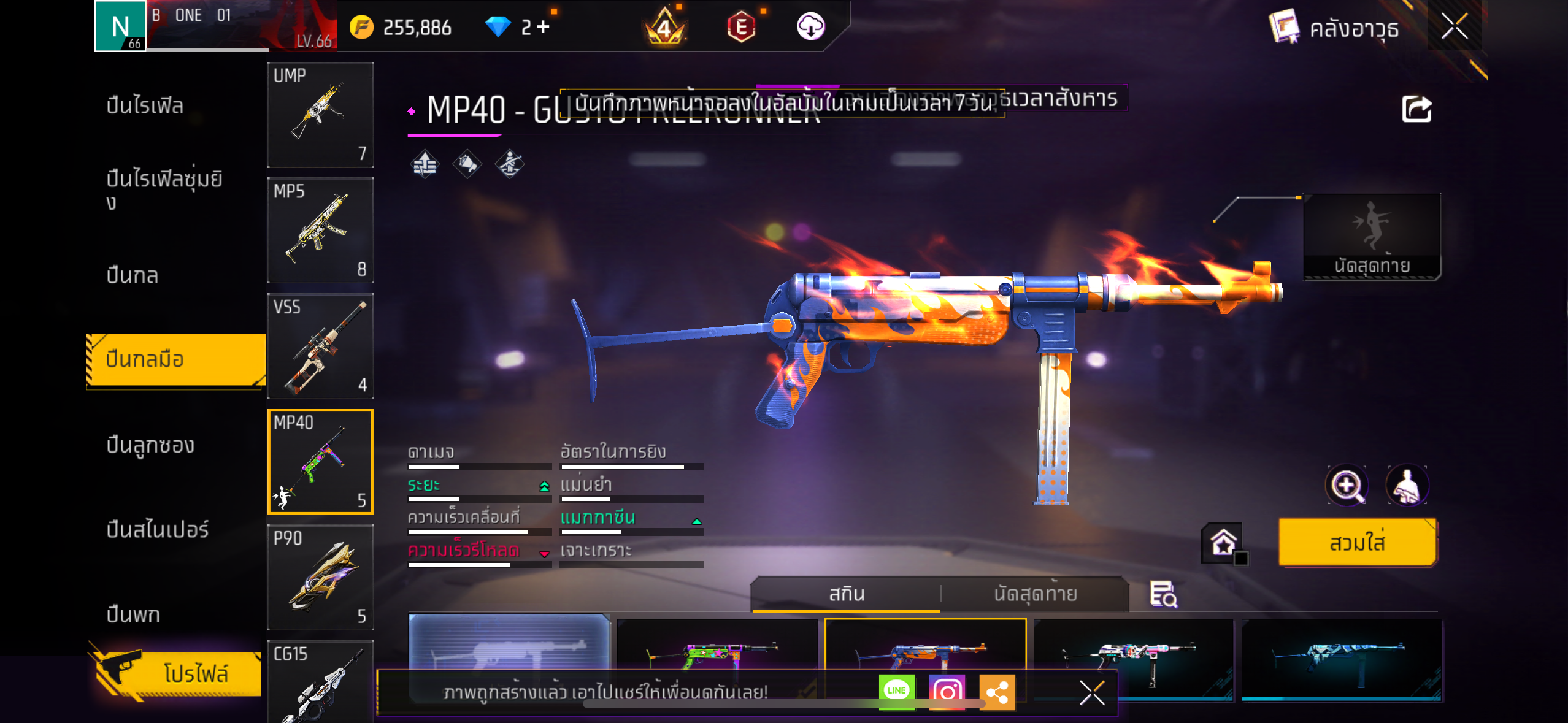Open the คลังอาวุธ weapon collection
This screenshot has width=1568, height=723.
(x=1335, y=28)
